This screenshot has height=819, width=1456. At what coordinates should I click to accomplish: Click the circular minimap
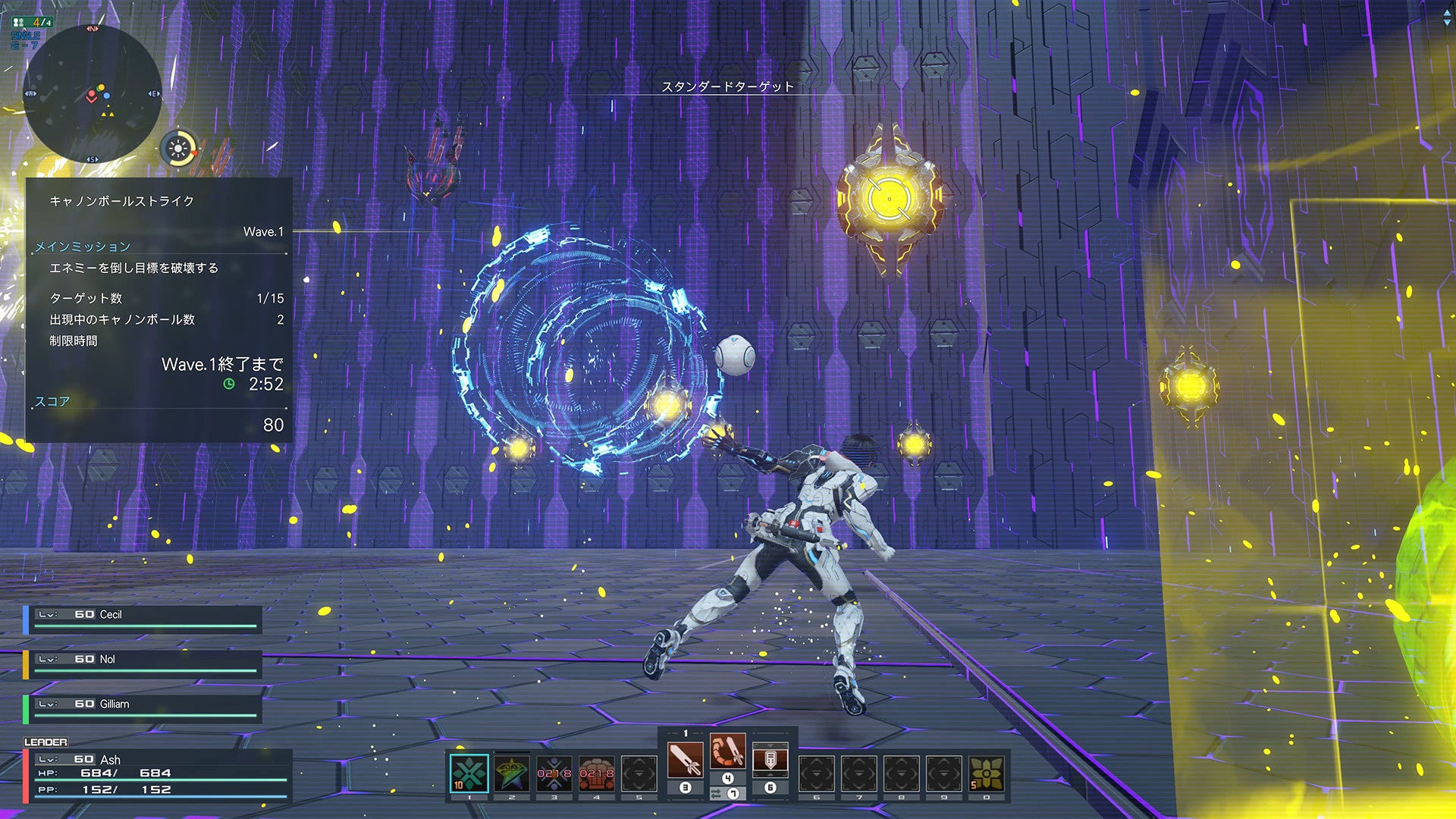(92, 94)
